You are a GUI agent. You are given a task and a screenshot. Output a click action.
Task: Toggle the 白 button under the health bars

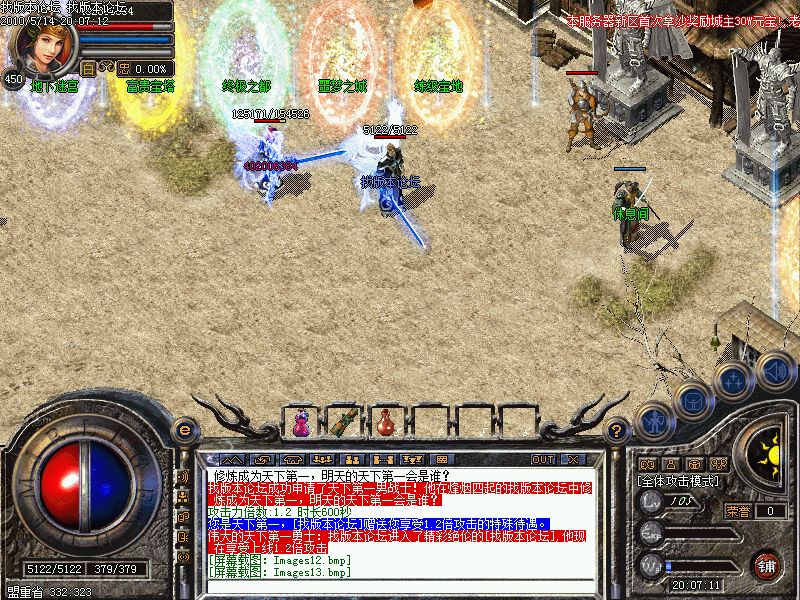click(x=88, y=68)
